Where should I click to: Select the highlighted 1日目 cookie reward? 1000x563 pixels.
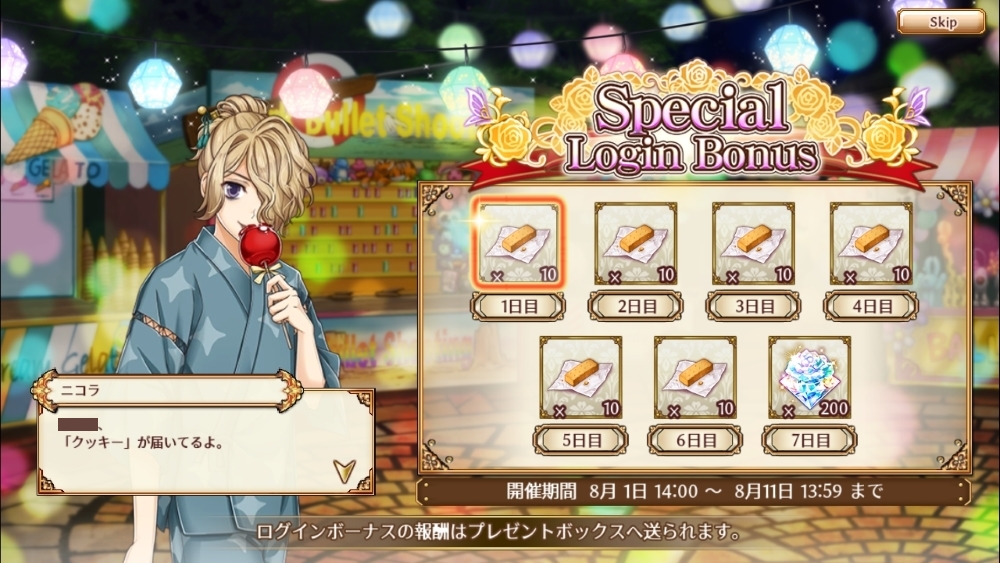coord(517,243)
